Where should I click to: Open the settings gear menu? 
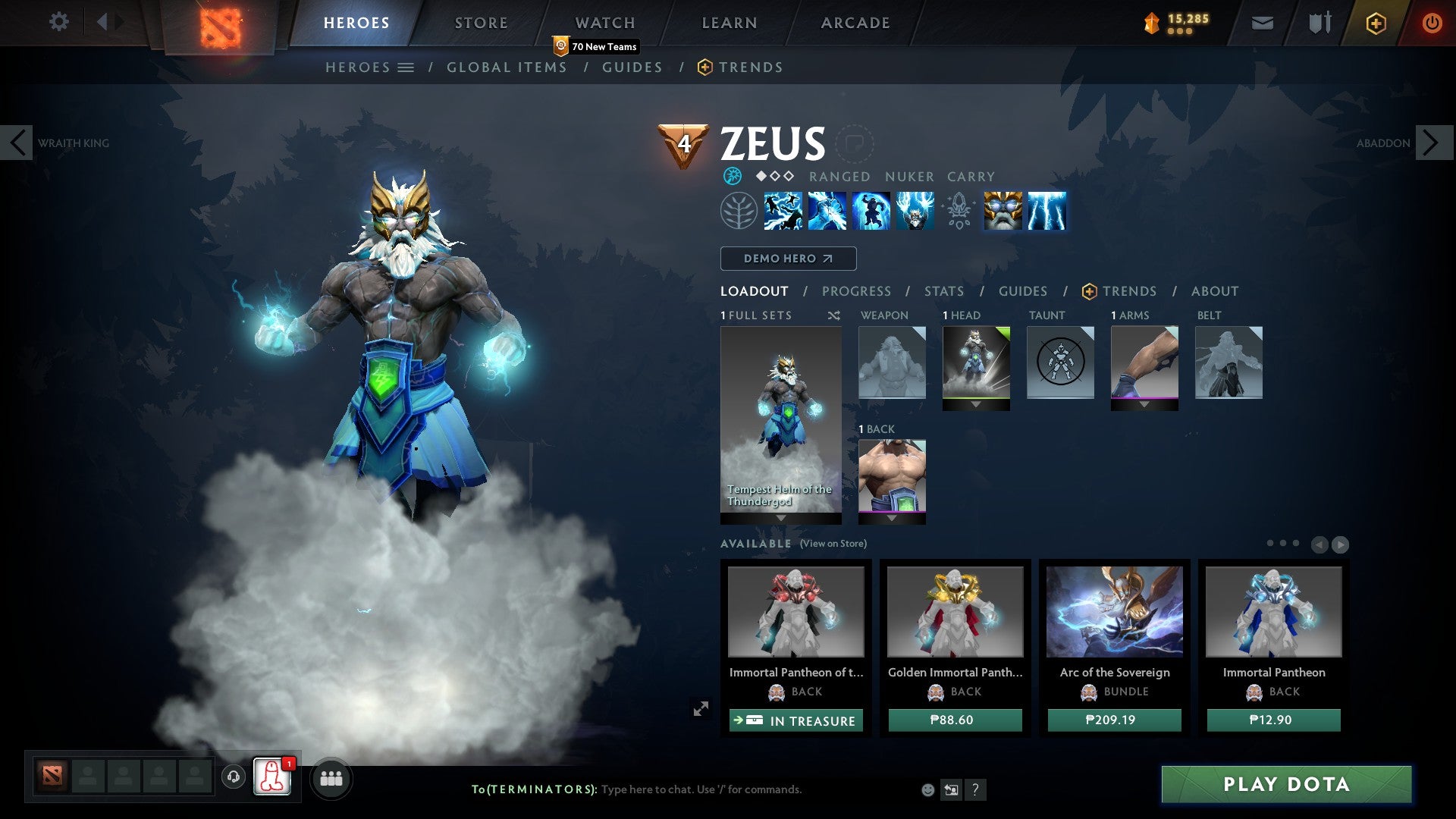(x=59, y=22)
